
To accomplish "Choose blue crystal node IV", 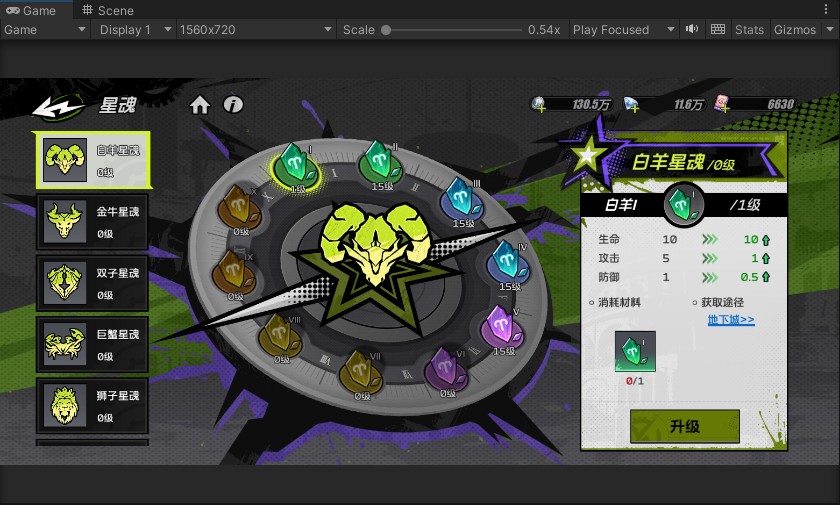I will 506,263.
